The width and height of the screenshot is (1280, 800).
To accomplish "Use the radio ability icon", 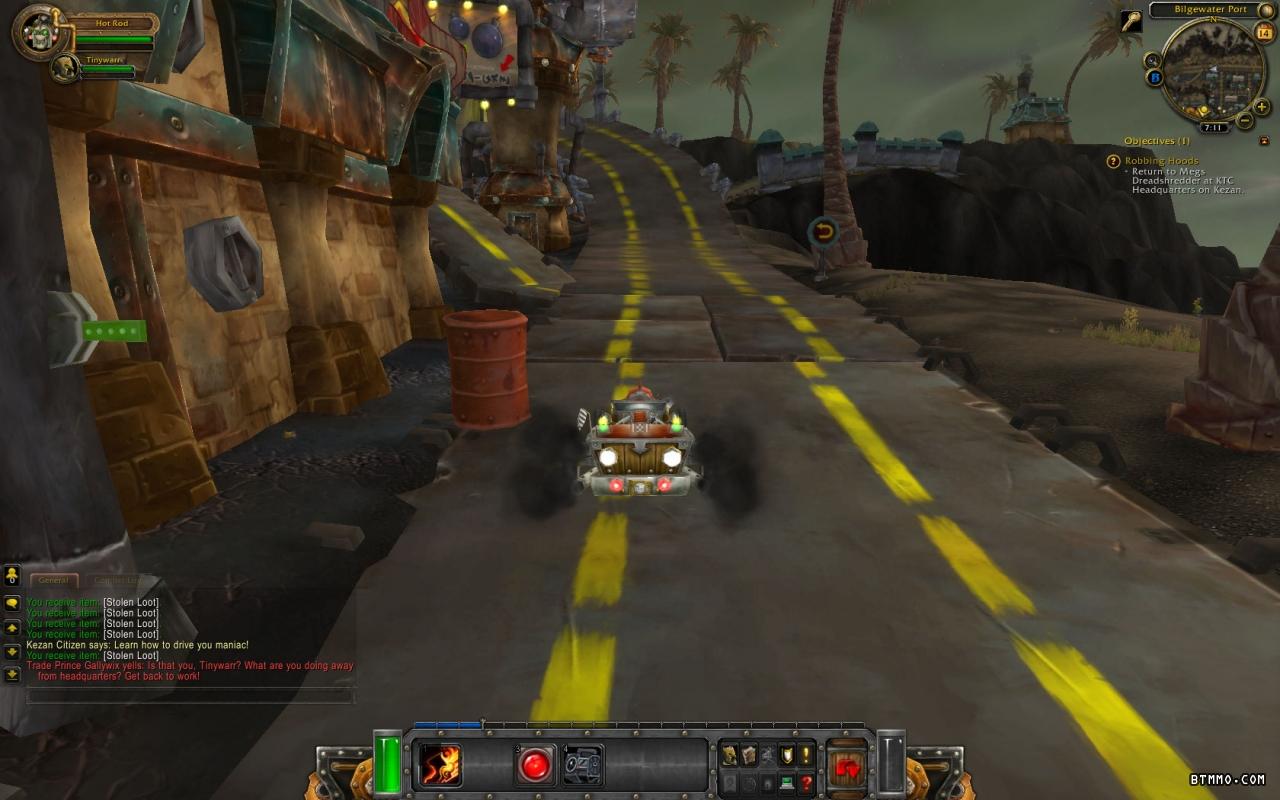I will pyautogui.click(x=583, y=766).
